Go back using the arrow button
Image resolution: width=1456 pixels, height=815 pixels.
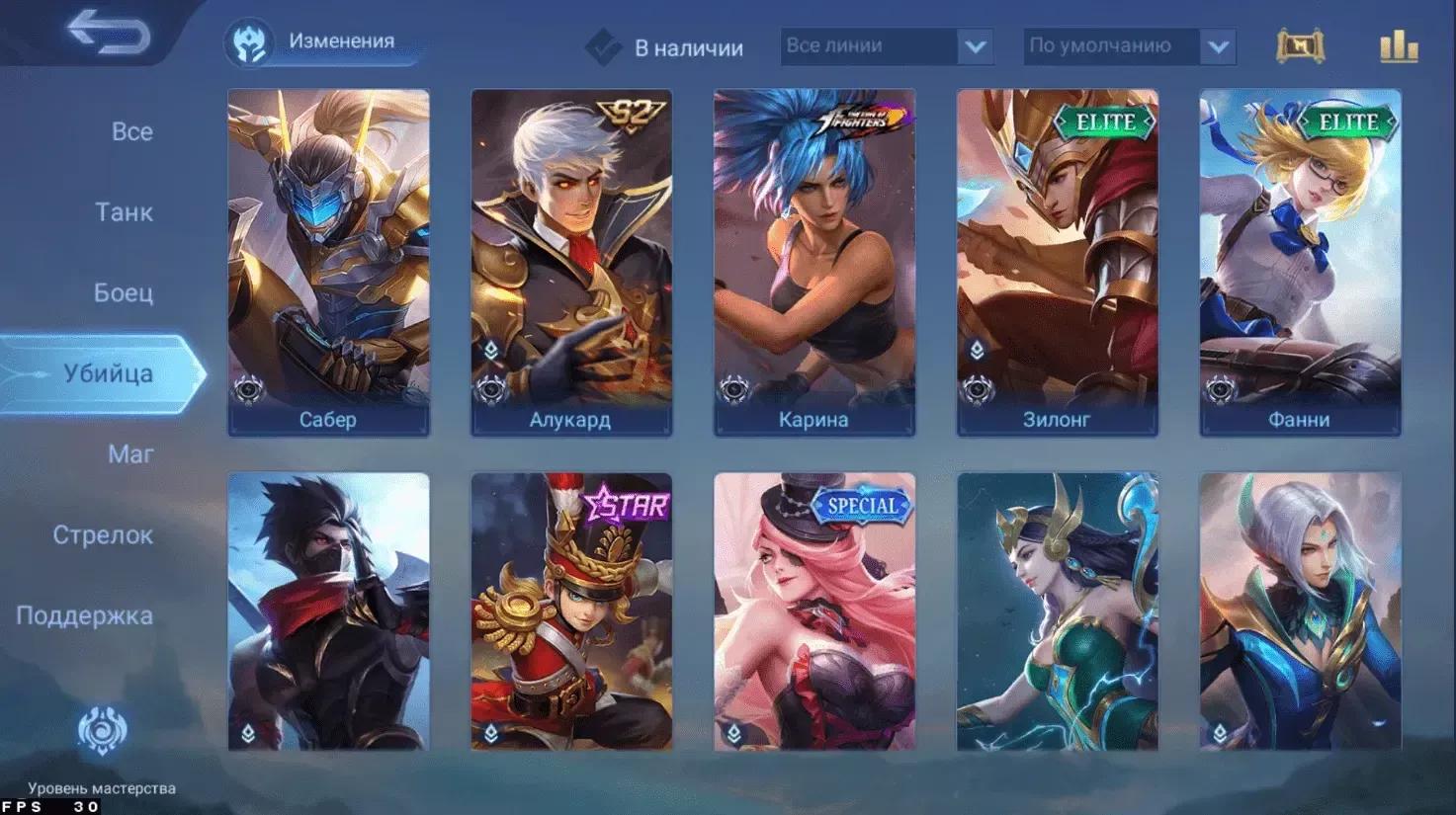coord(109,35)
